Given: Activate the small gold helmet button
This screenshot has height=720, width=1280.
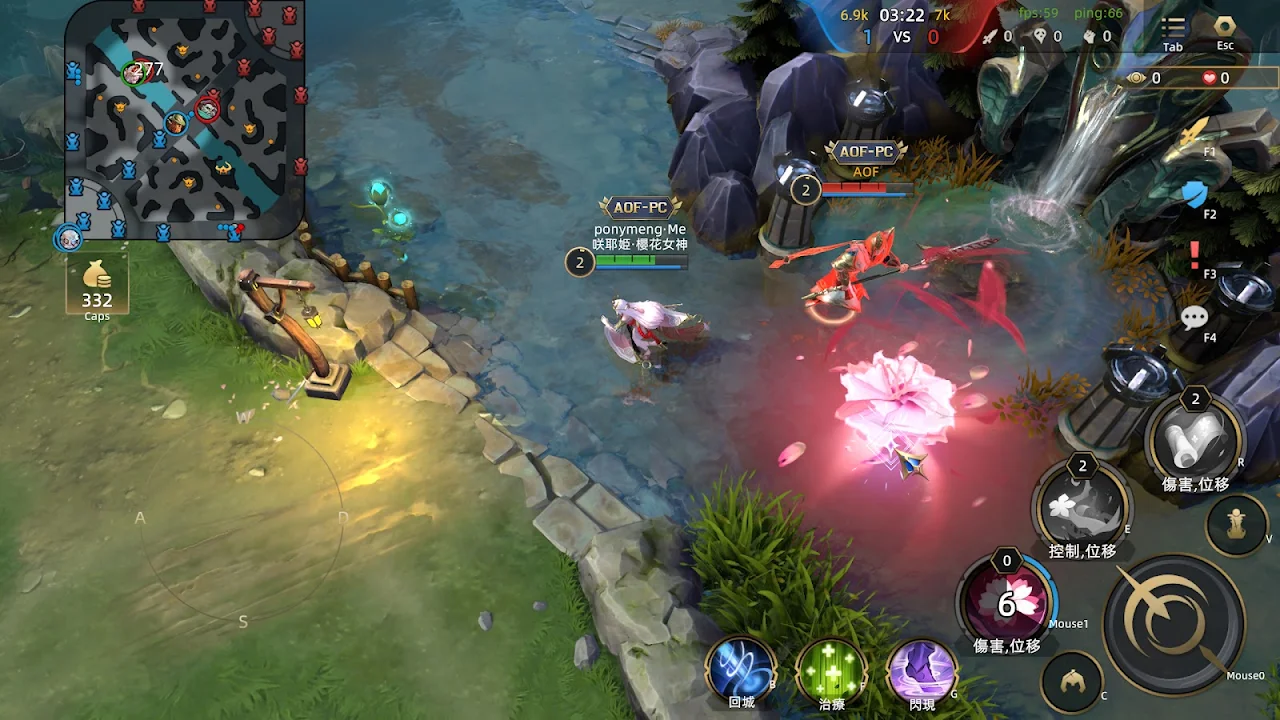Looking at the screenshot, I should click(1072, 683).
